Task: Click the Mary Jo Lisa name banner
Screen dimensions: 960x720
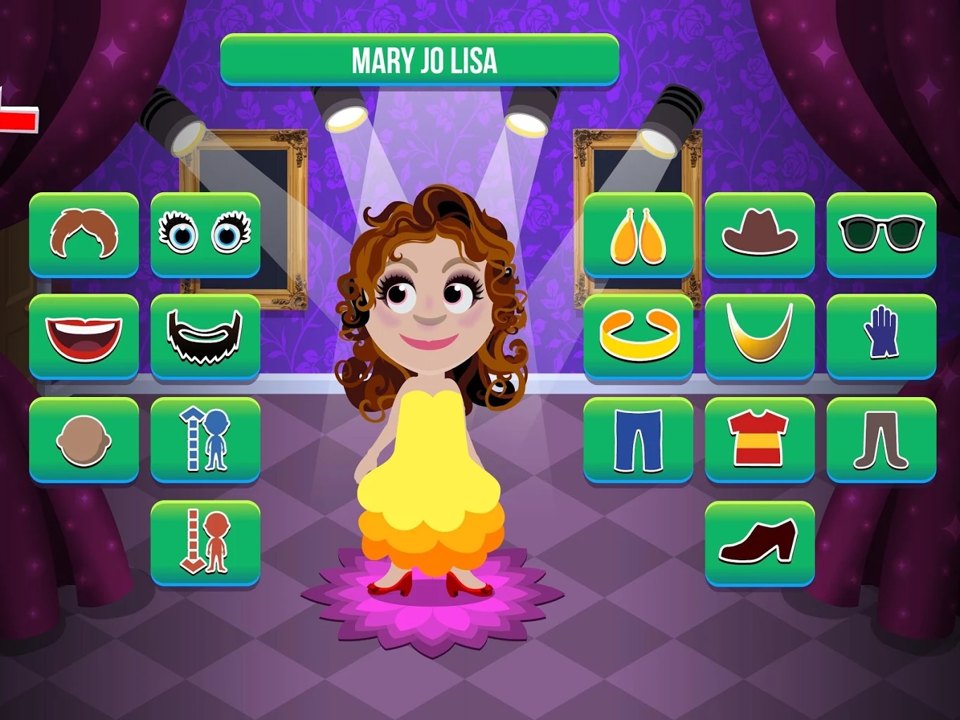Action: coord(419,60)
